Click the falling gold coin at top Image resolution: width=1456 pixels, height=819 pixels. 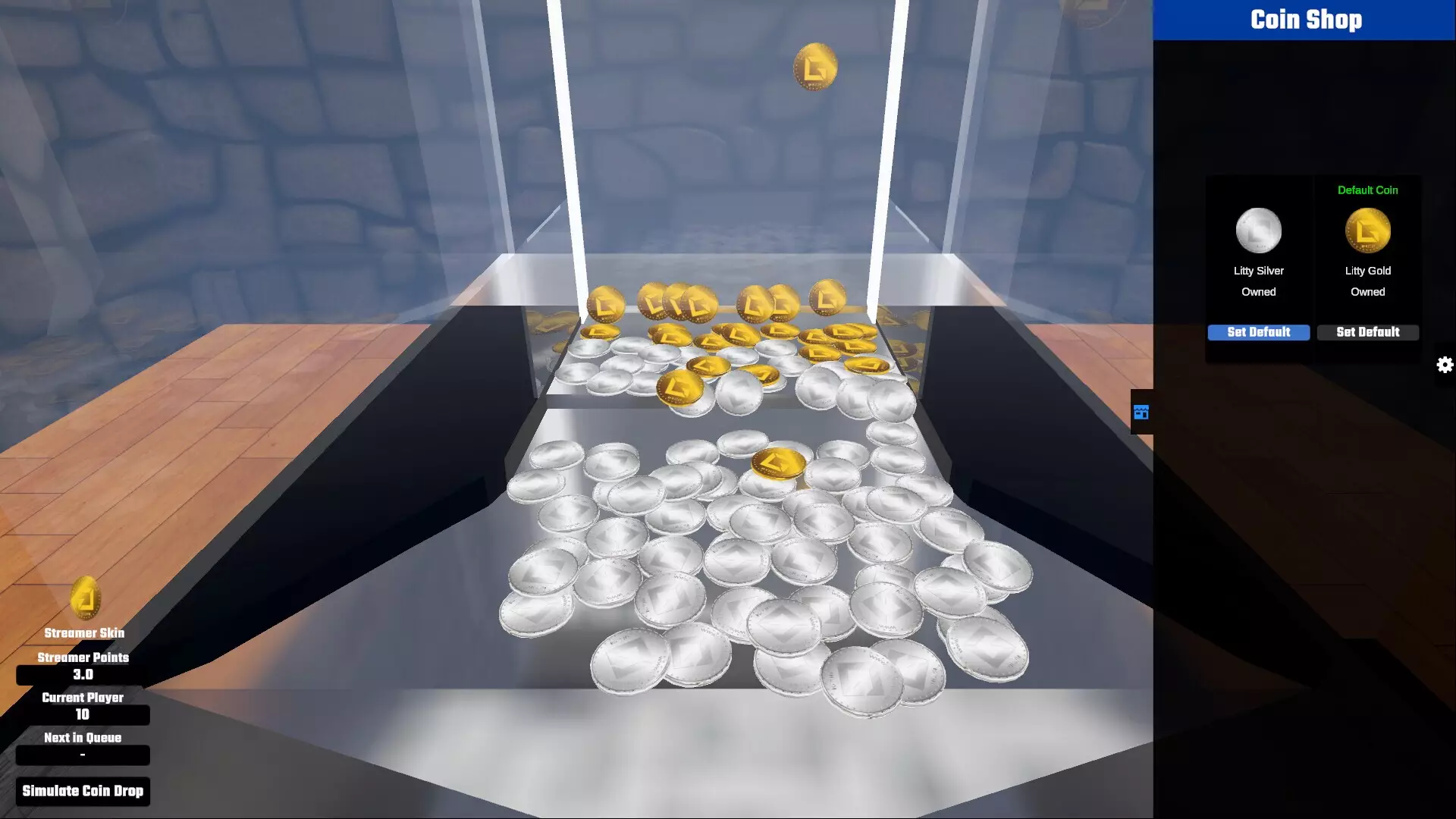coord(815,66)
